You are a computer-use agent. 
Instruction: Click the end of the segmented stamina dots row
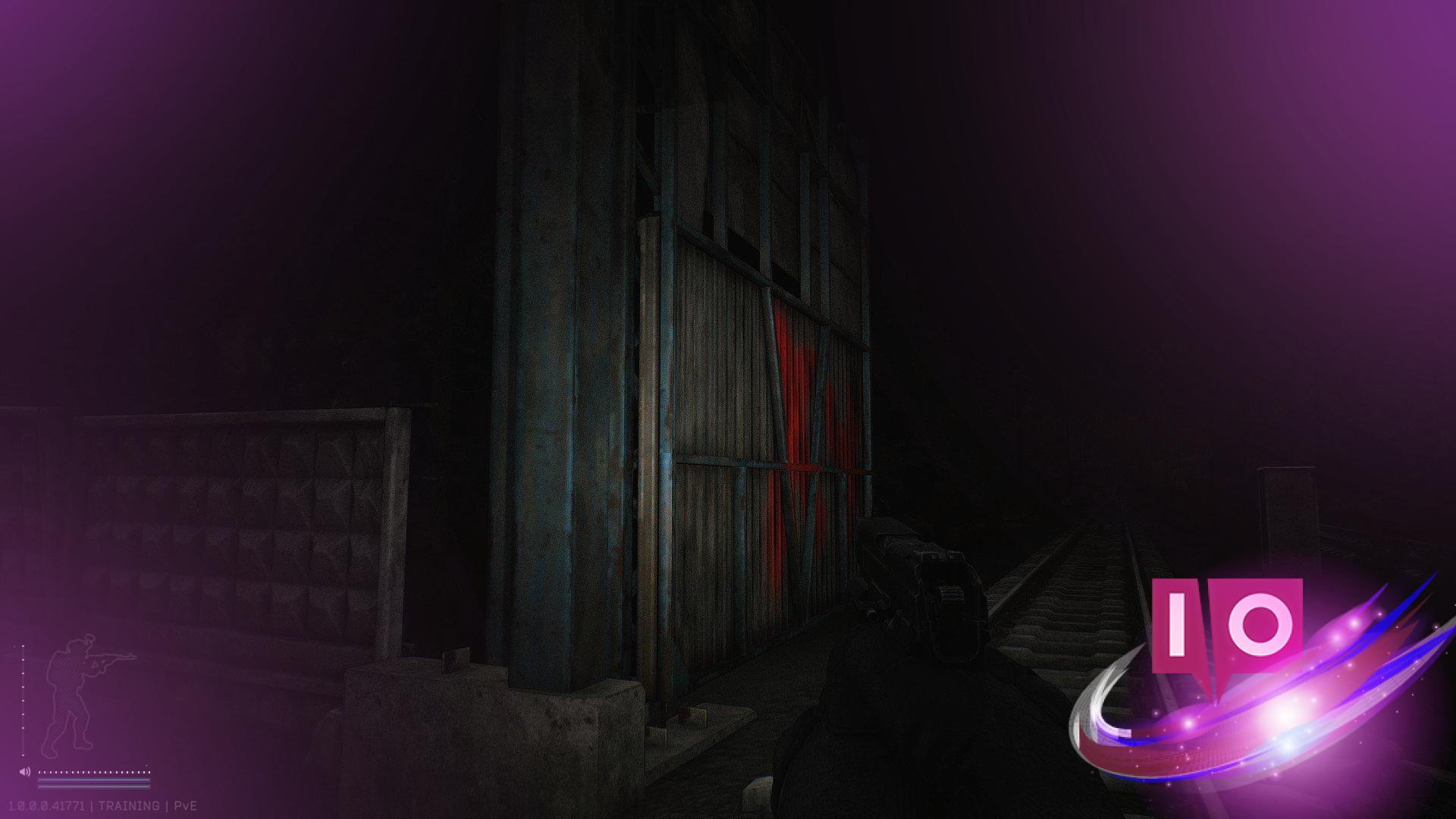coord(149,772)
